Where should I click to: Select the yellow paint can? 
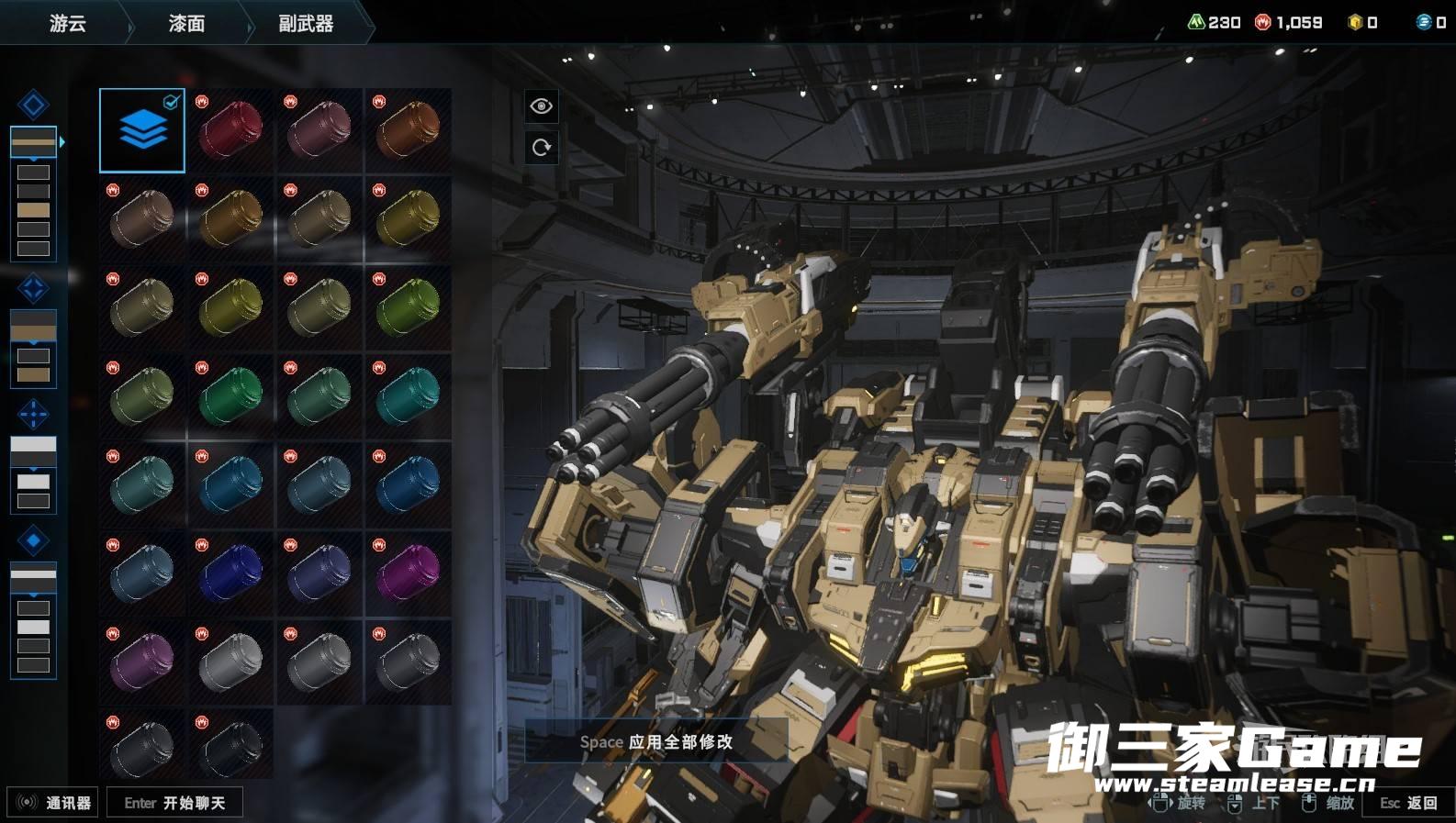pos(408,219)
